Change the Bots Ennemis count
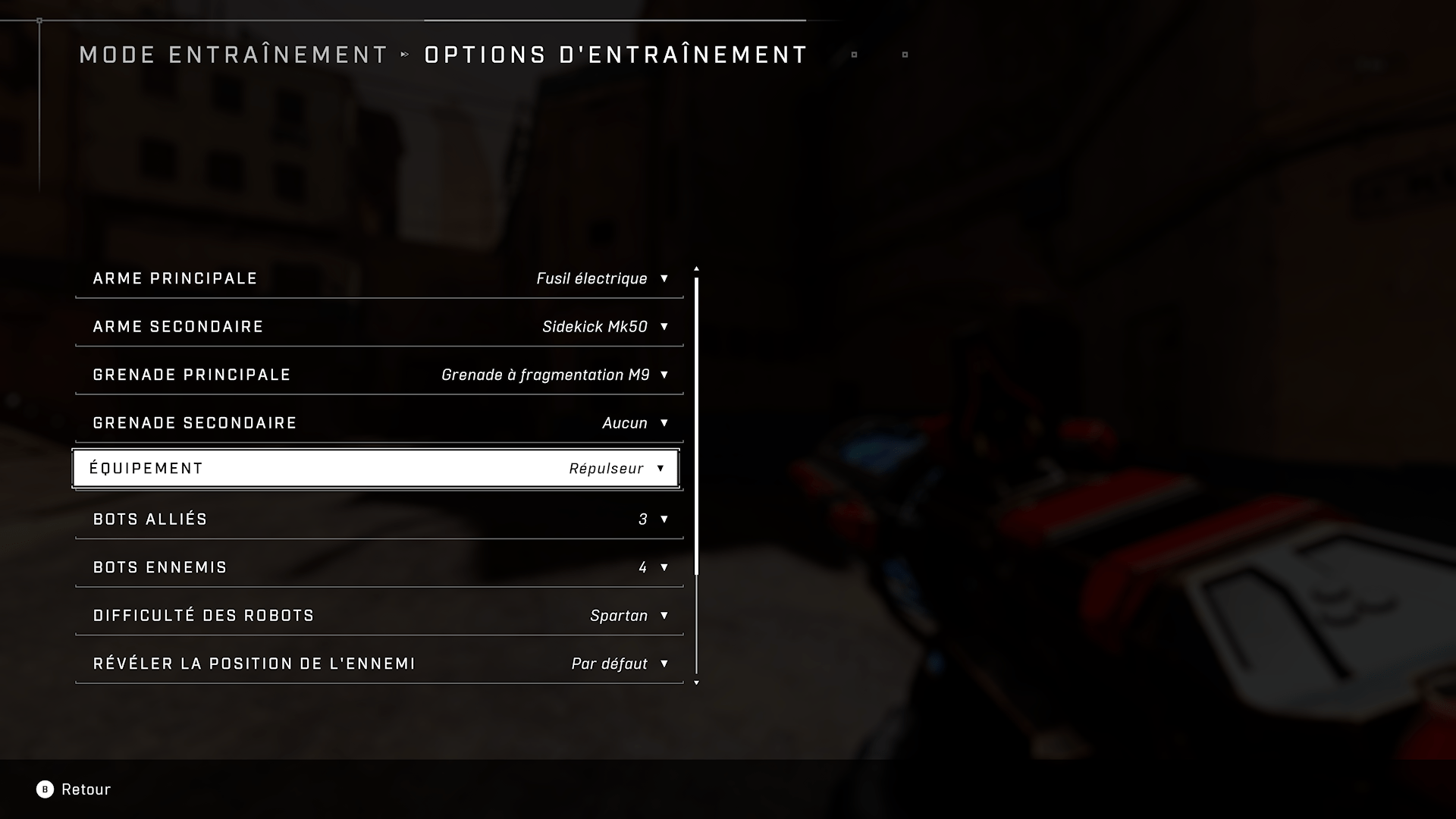 pyautogui.click(x=379, y=567)
